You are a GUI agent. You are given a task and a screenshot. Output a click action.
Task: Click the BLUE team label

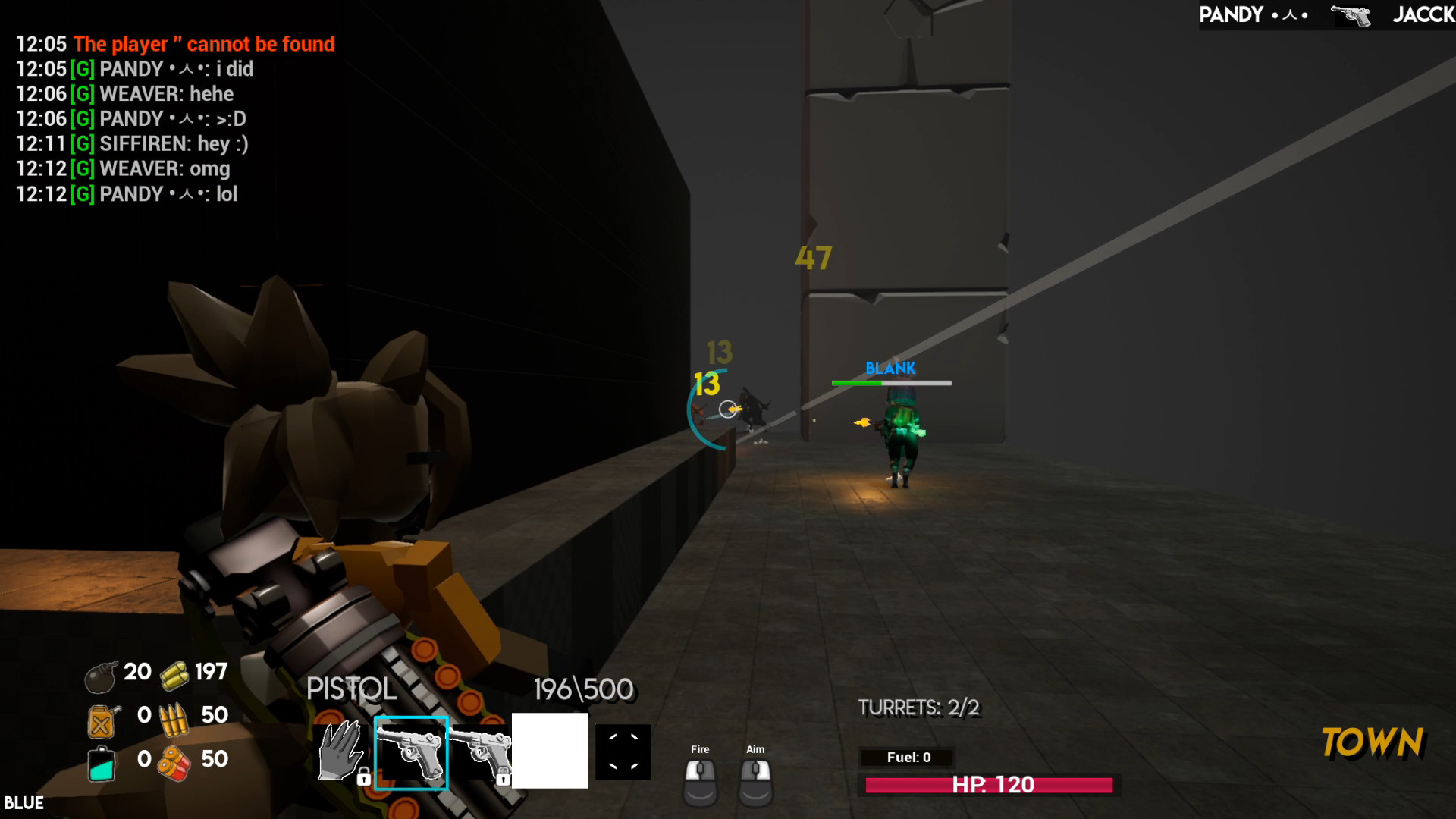pyautogui.click(x=25, y=802)
